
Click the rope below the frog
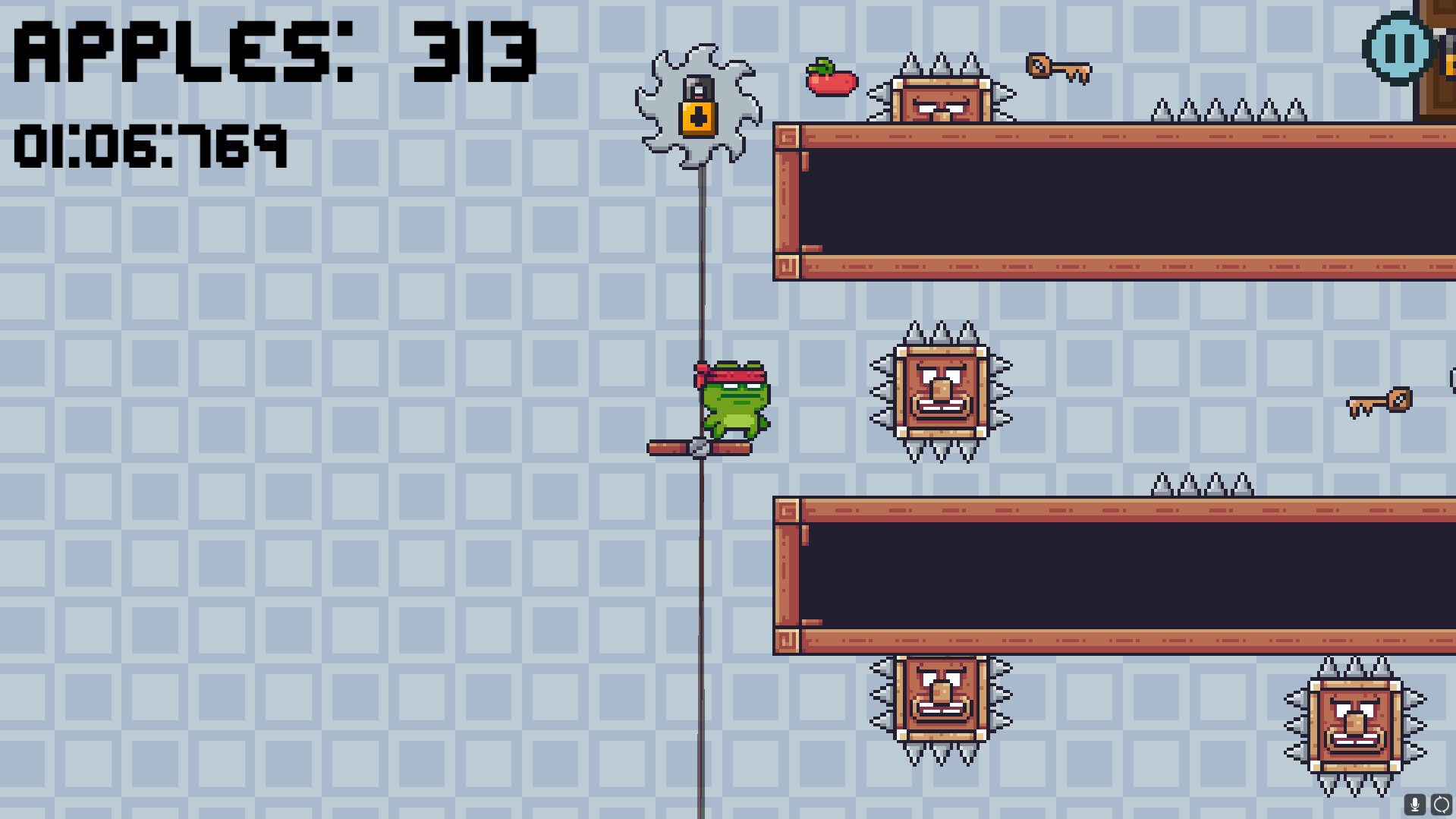(x=701, y=607)
